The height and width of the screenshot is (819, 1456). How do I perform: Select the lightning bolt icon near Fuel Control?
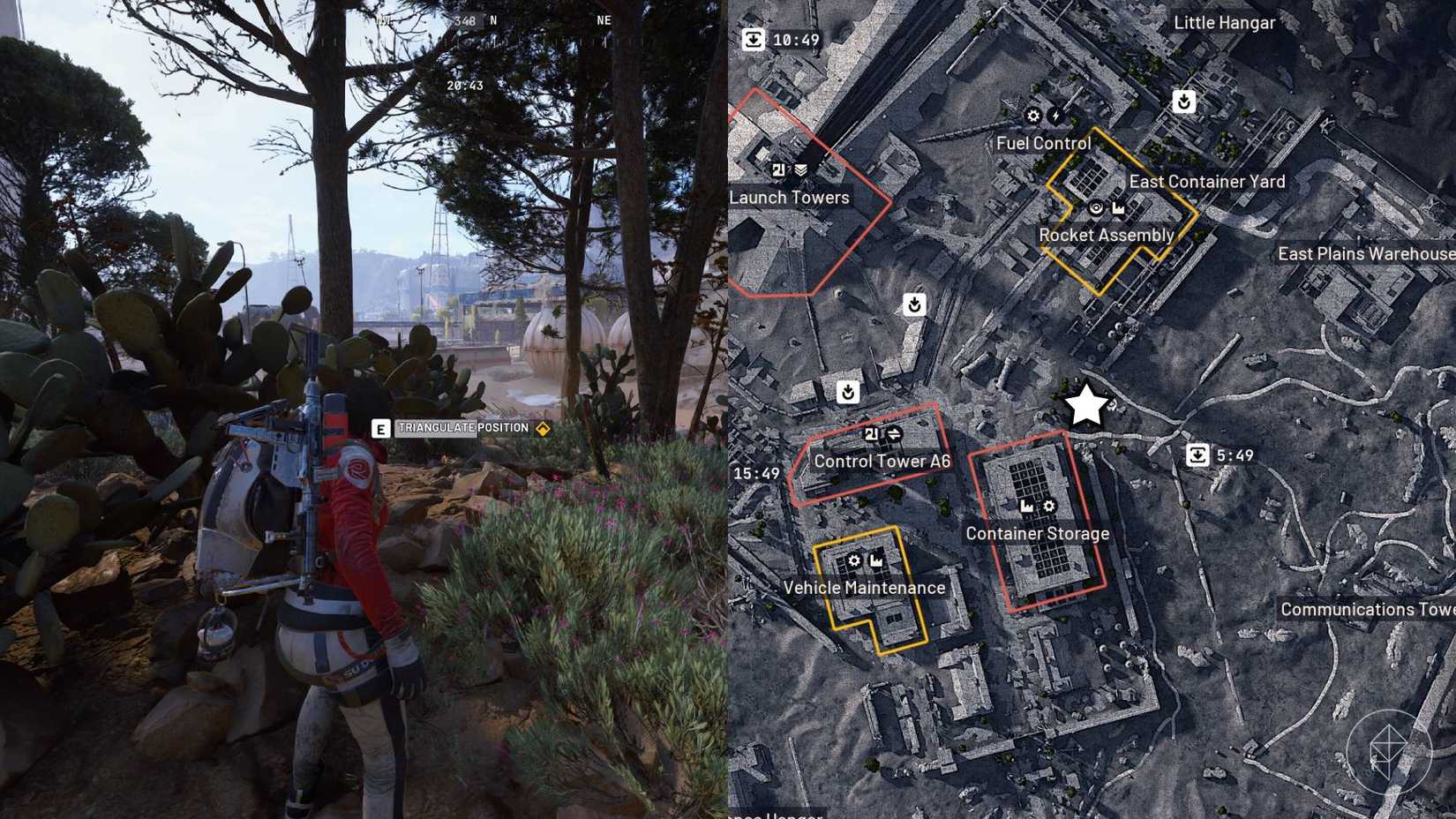(1055, 116)
